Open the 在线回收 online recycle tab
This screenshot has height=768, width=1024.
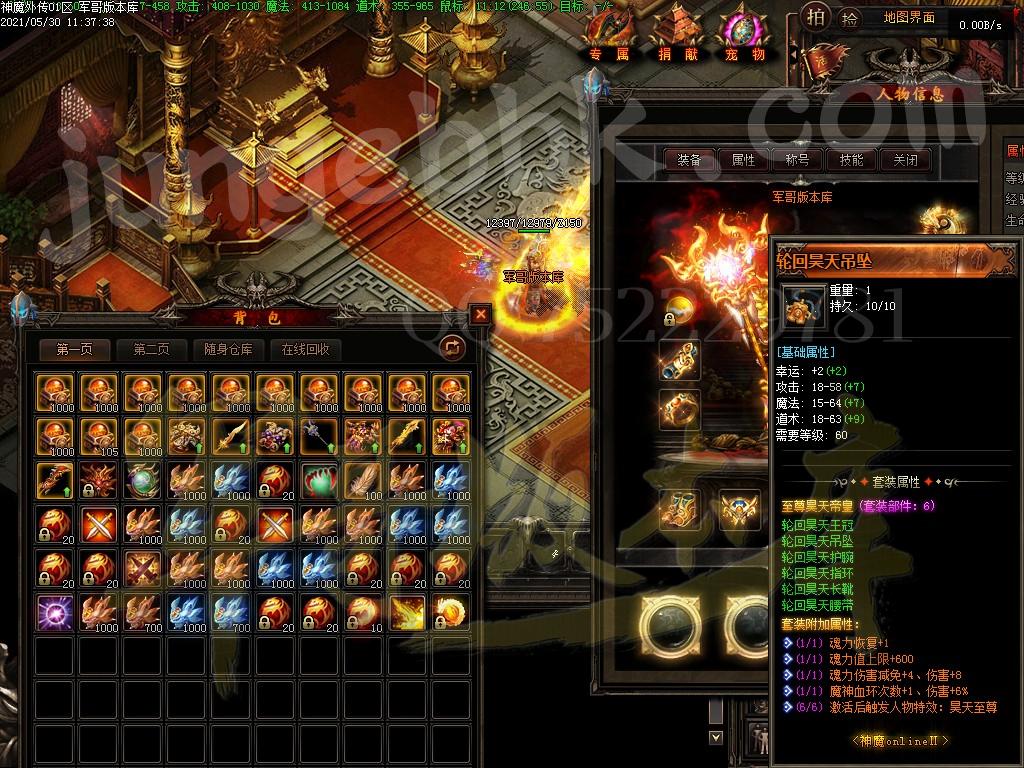(x=306, y=349)
